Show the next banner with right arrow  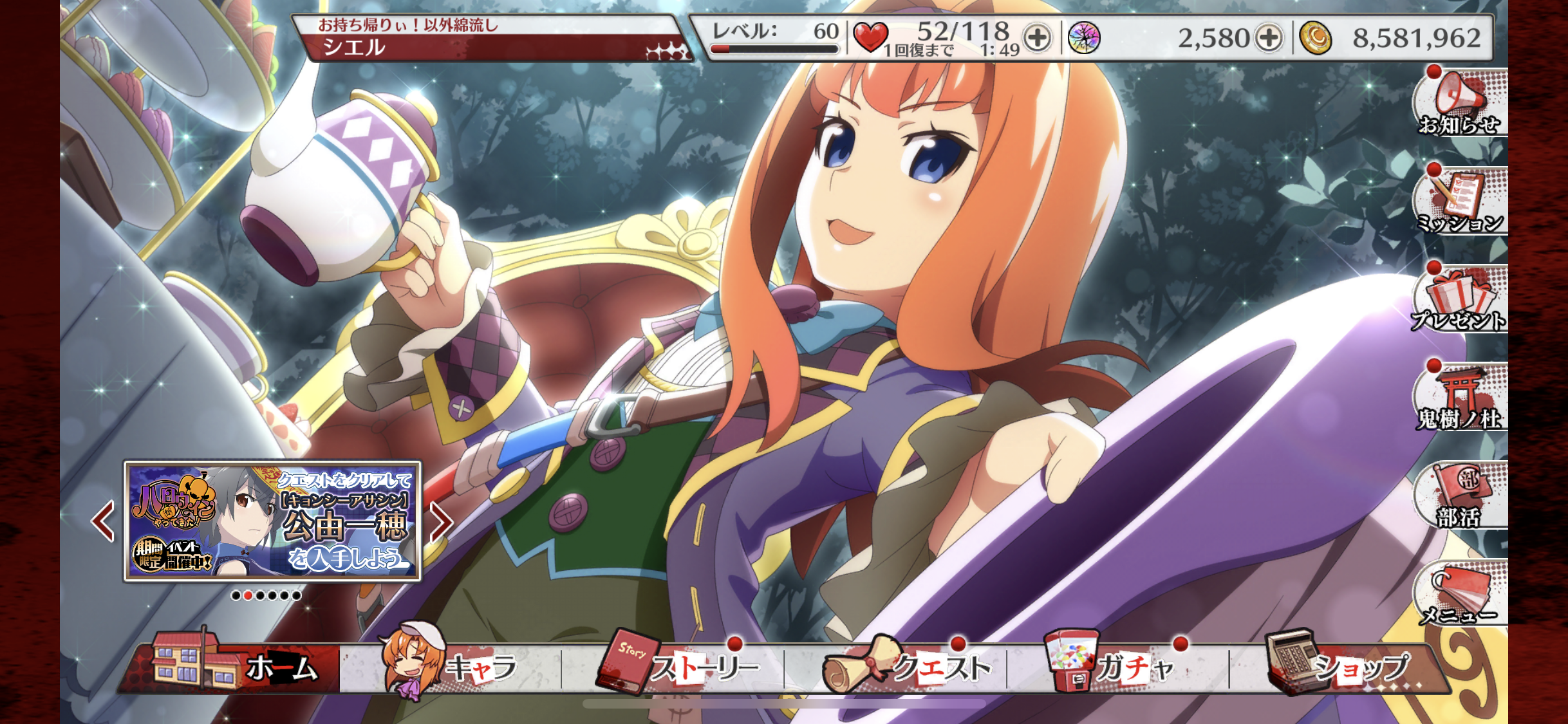(441, 521)
